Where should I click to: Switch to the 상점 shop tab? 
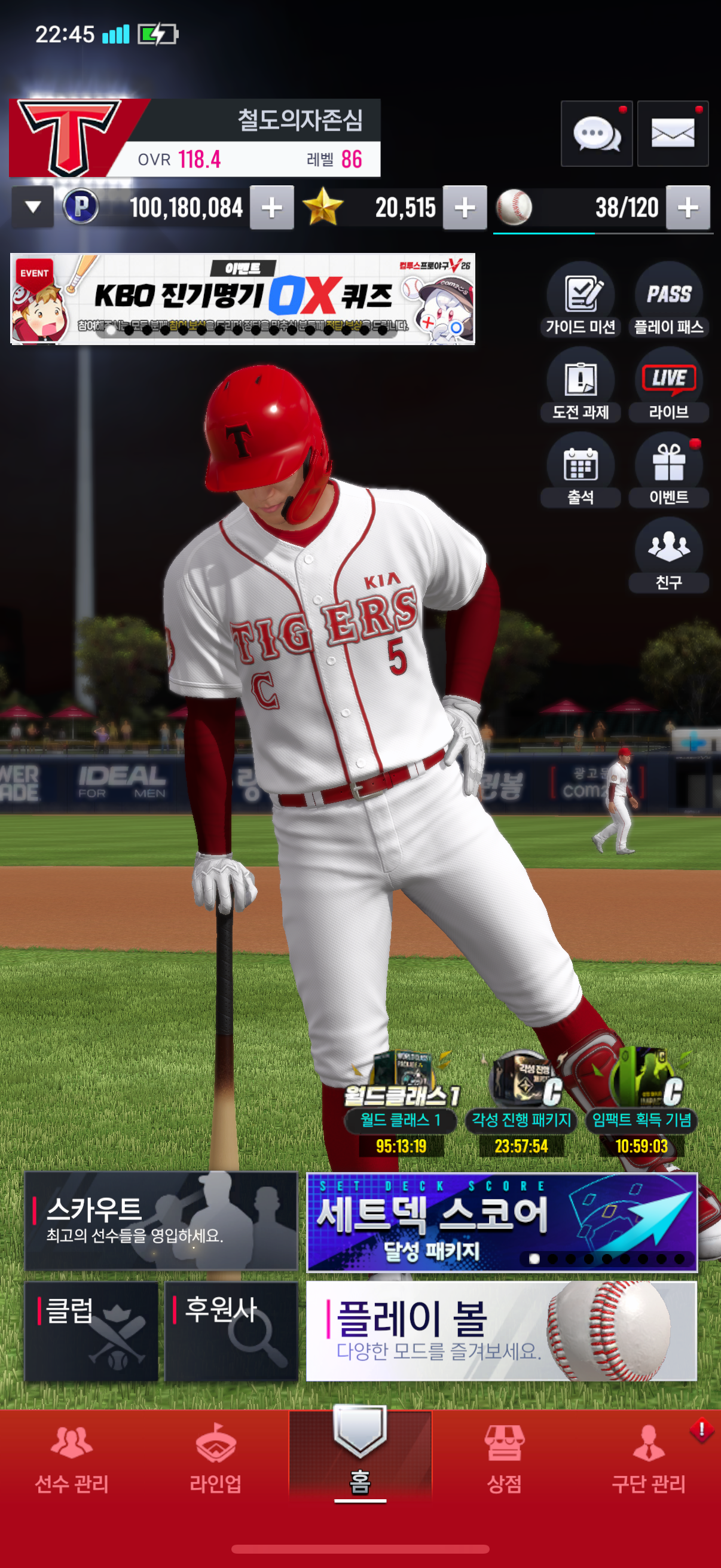(504, 1461)
